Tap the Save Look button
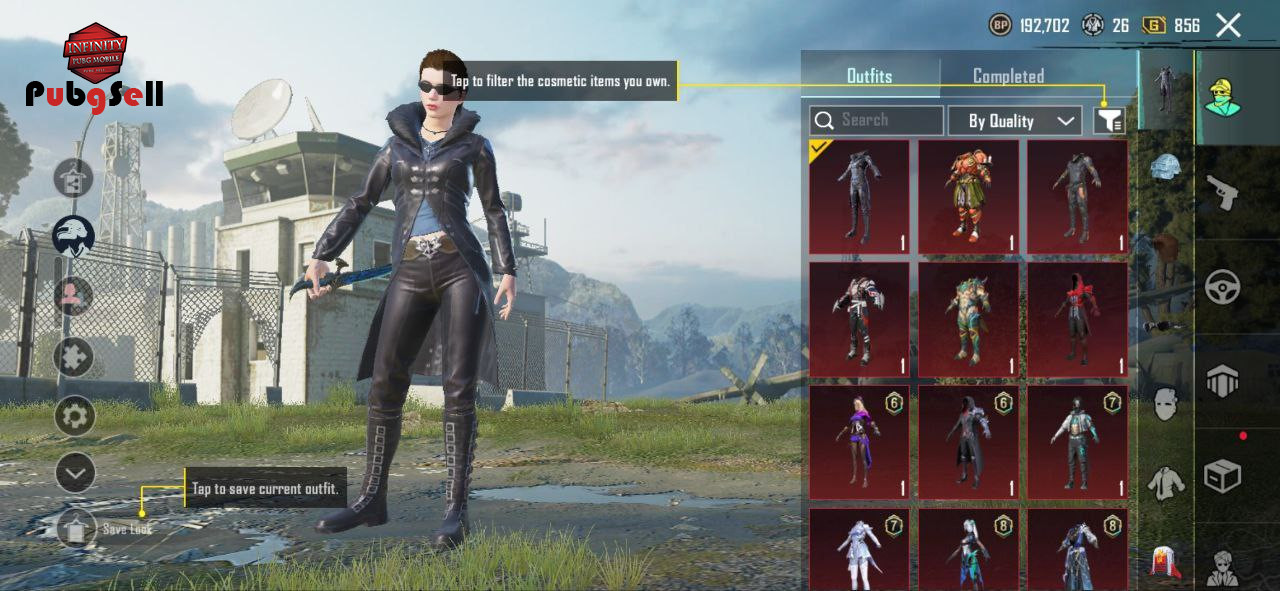Screen dimensions: 1280x591 [77, 528]
